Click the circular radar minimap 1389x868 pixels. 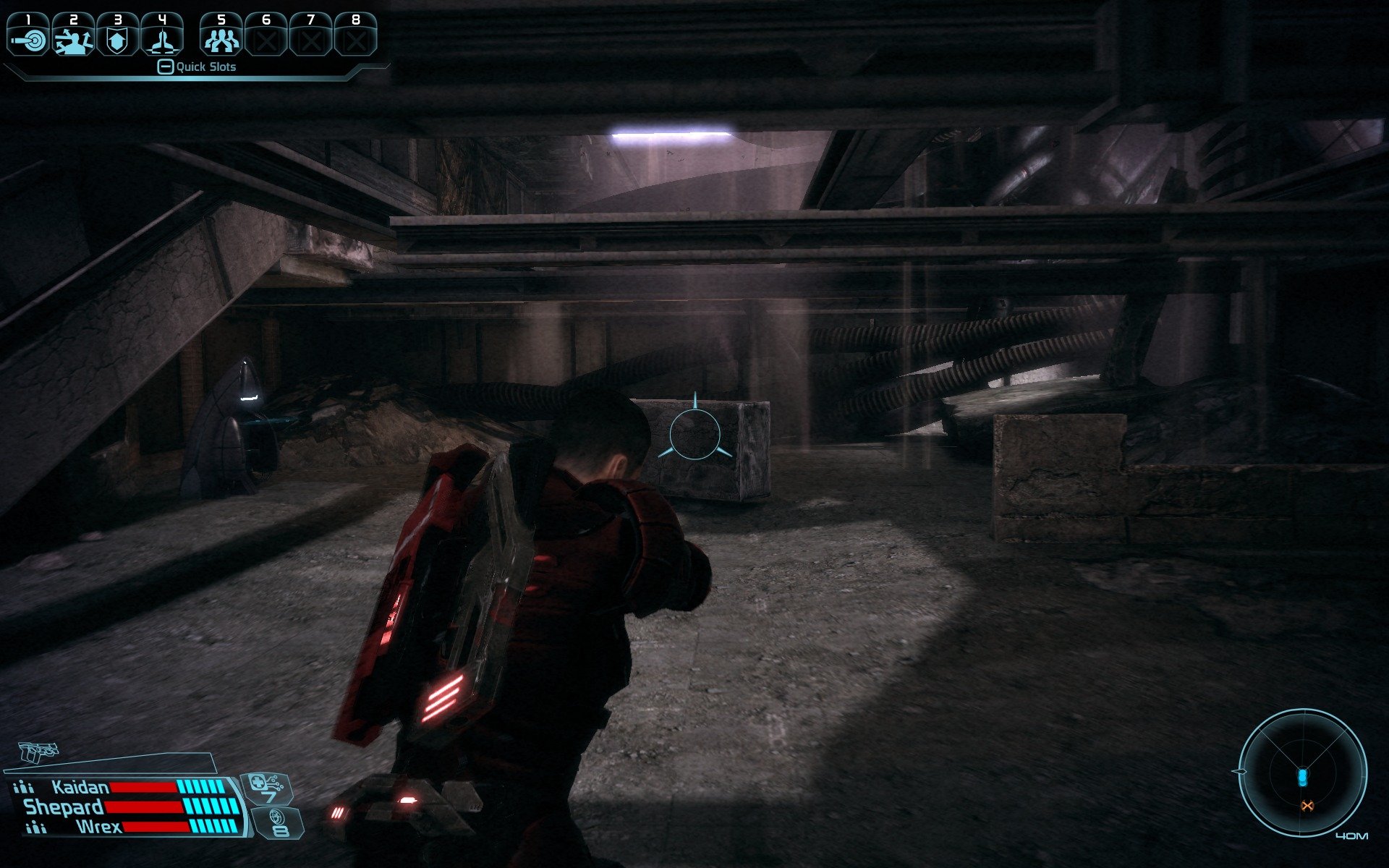(x=1302, y=773)
